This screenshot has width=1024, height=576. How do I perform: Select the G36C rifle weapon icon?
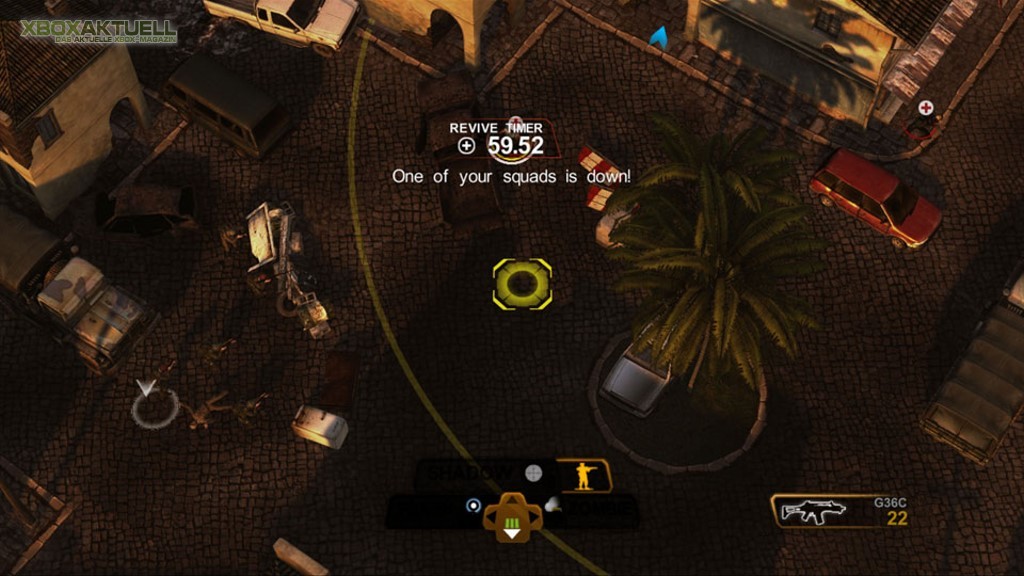(813, 511)
